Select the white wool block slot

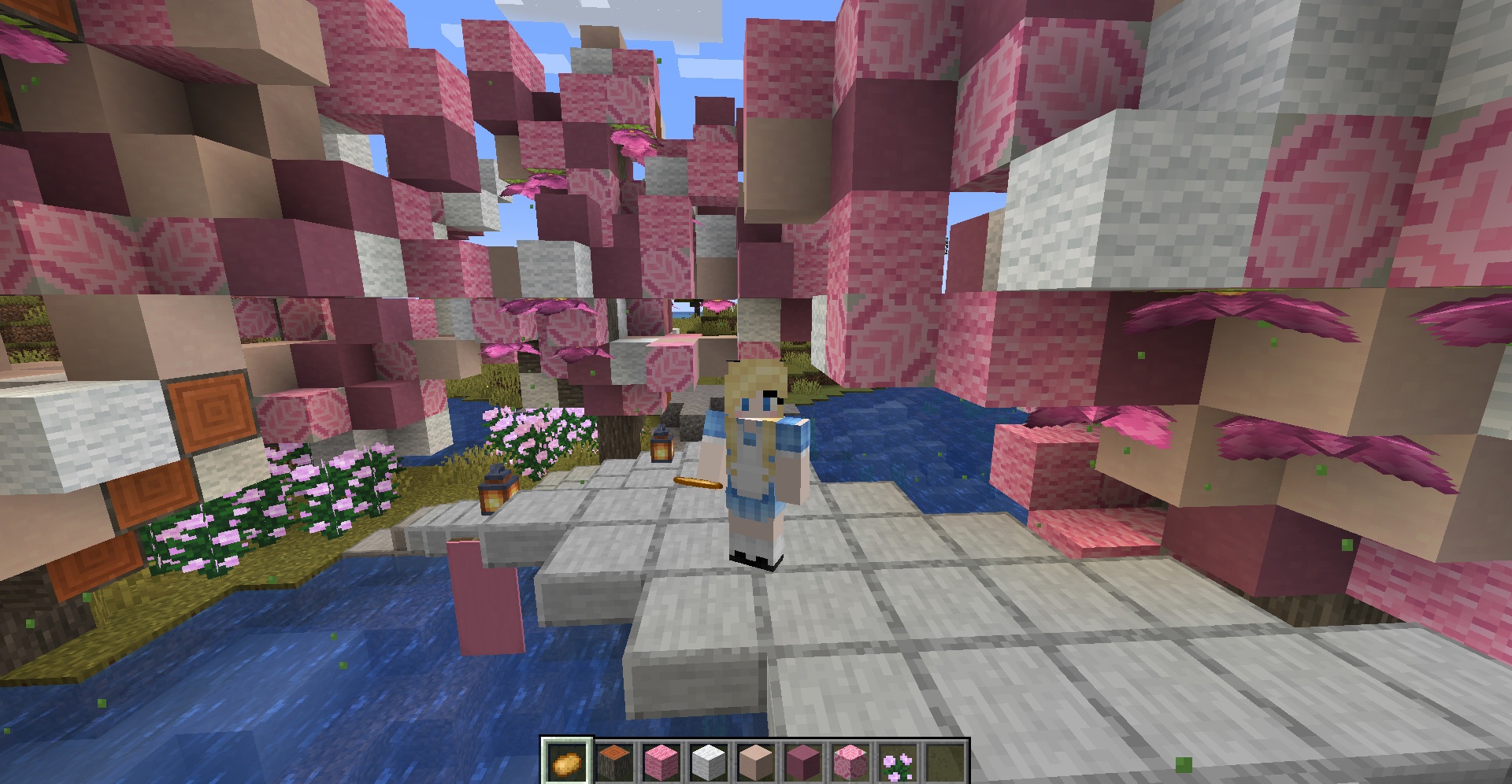pyautogui.click(x=708, y=762)
